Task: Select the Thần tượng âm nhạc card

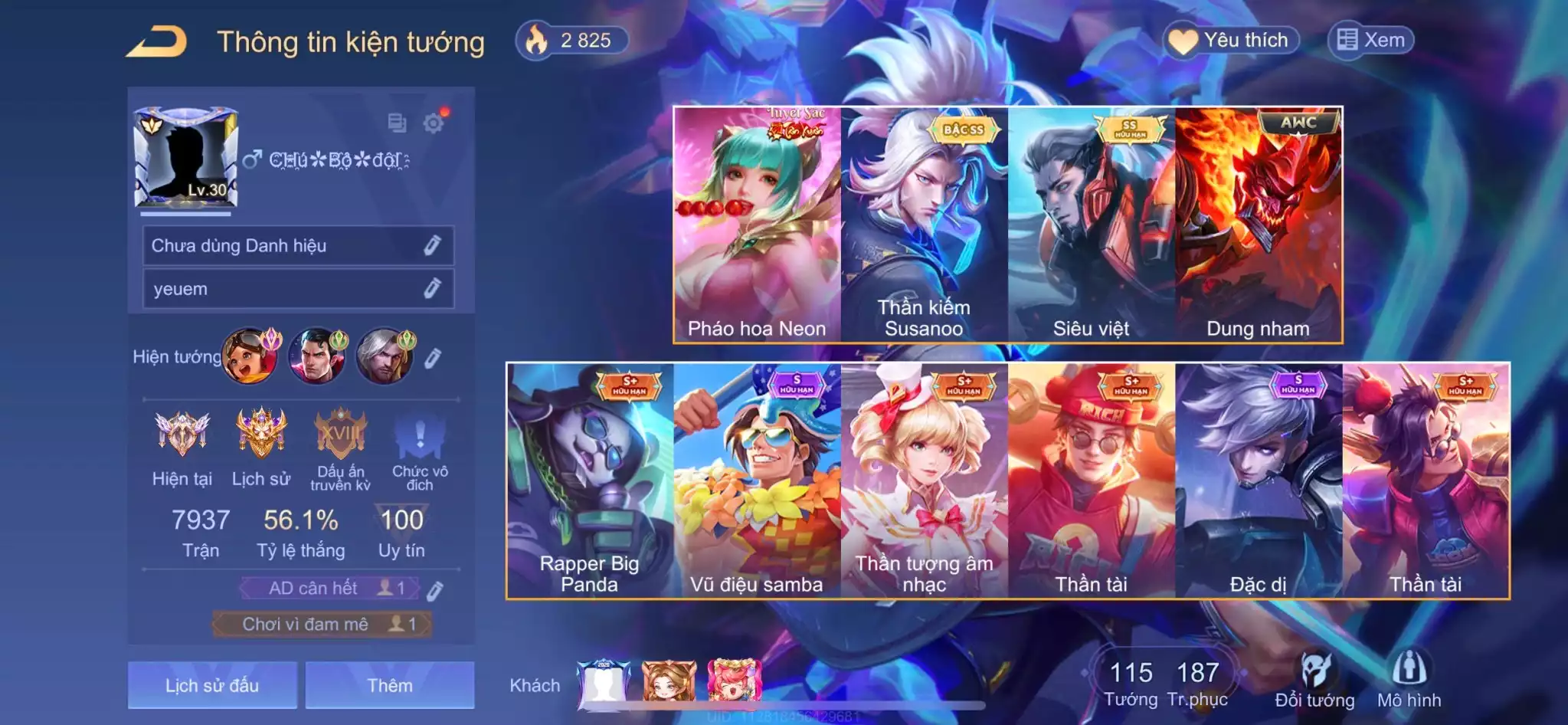Action: [x=924, y=481]
